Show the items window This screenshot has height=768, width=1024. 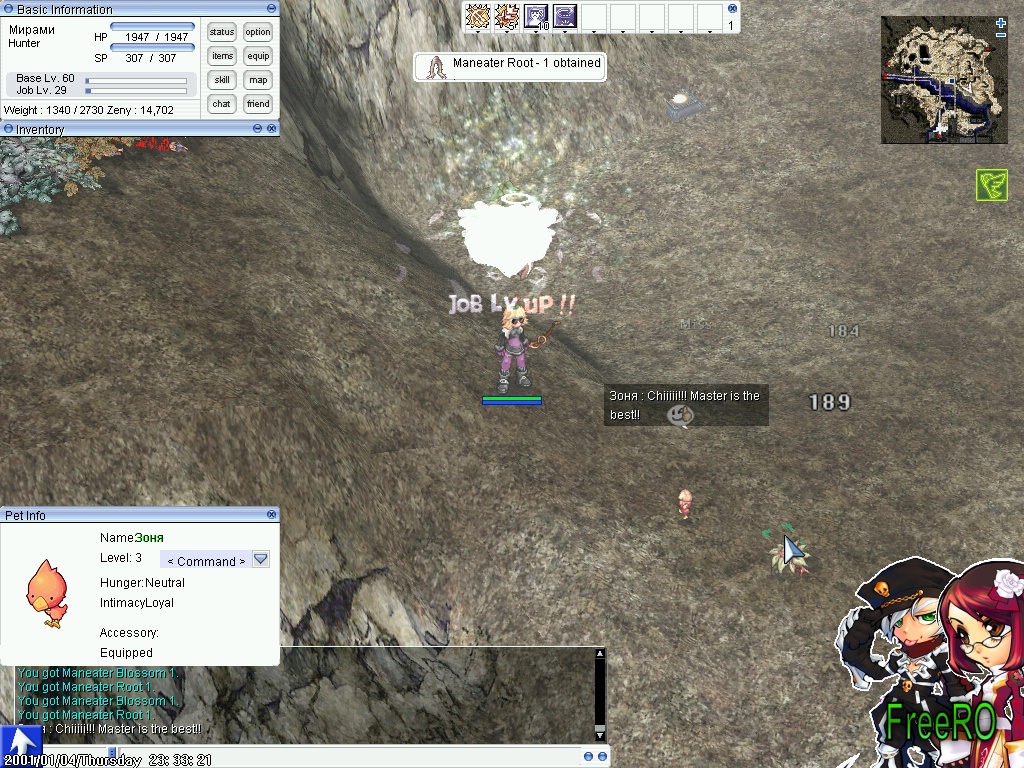[222, 56]
